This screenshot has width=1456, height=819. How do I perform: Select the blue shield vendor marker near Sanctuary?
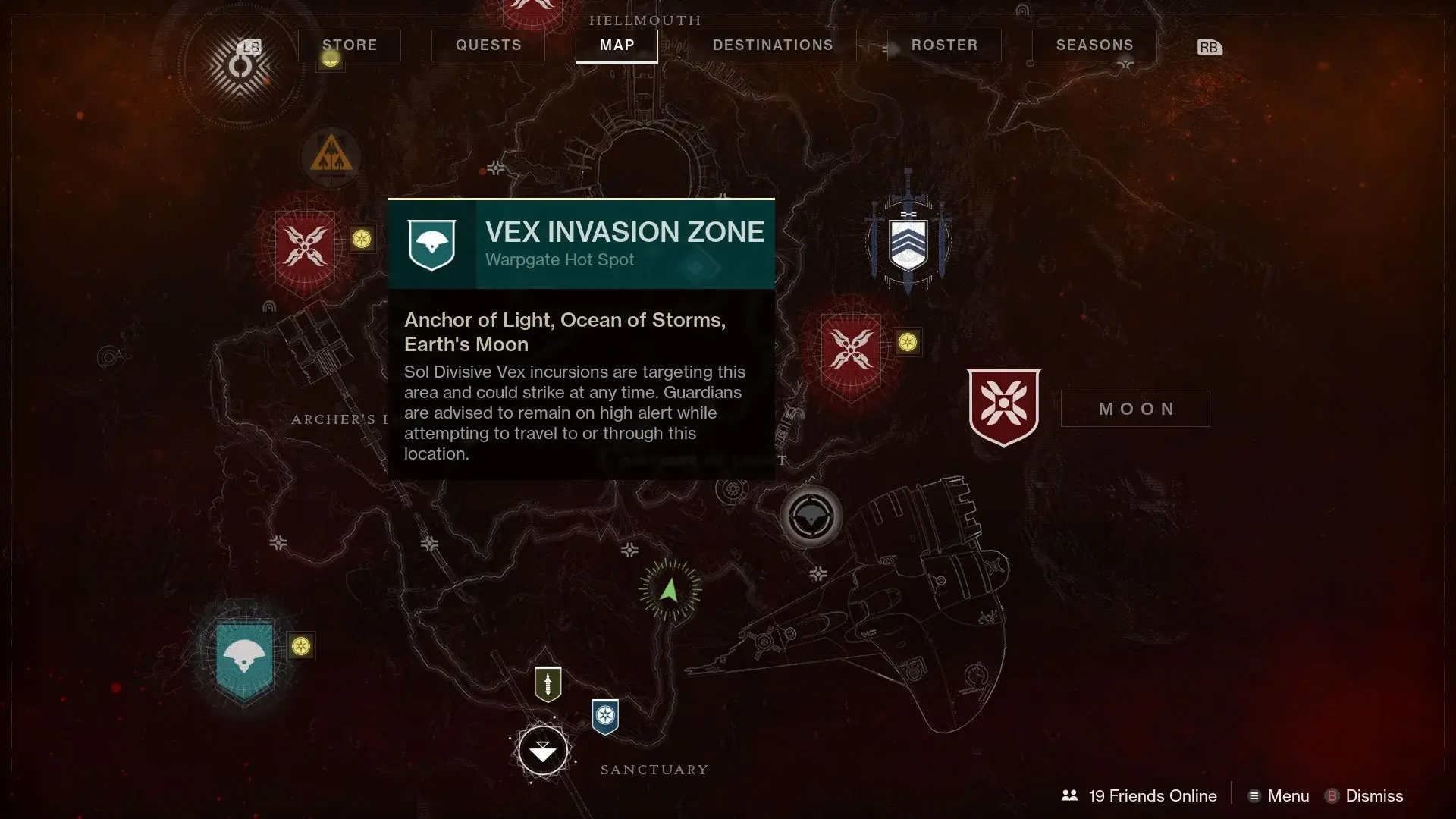point(605,716)
